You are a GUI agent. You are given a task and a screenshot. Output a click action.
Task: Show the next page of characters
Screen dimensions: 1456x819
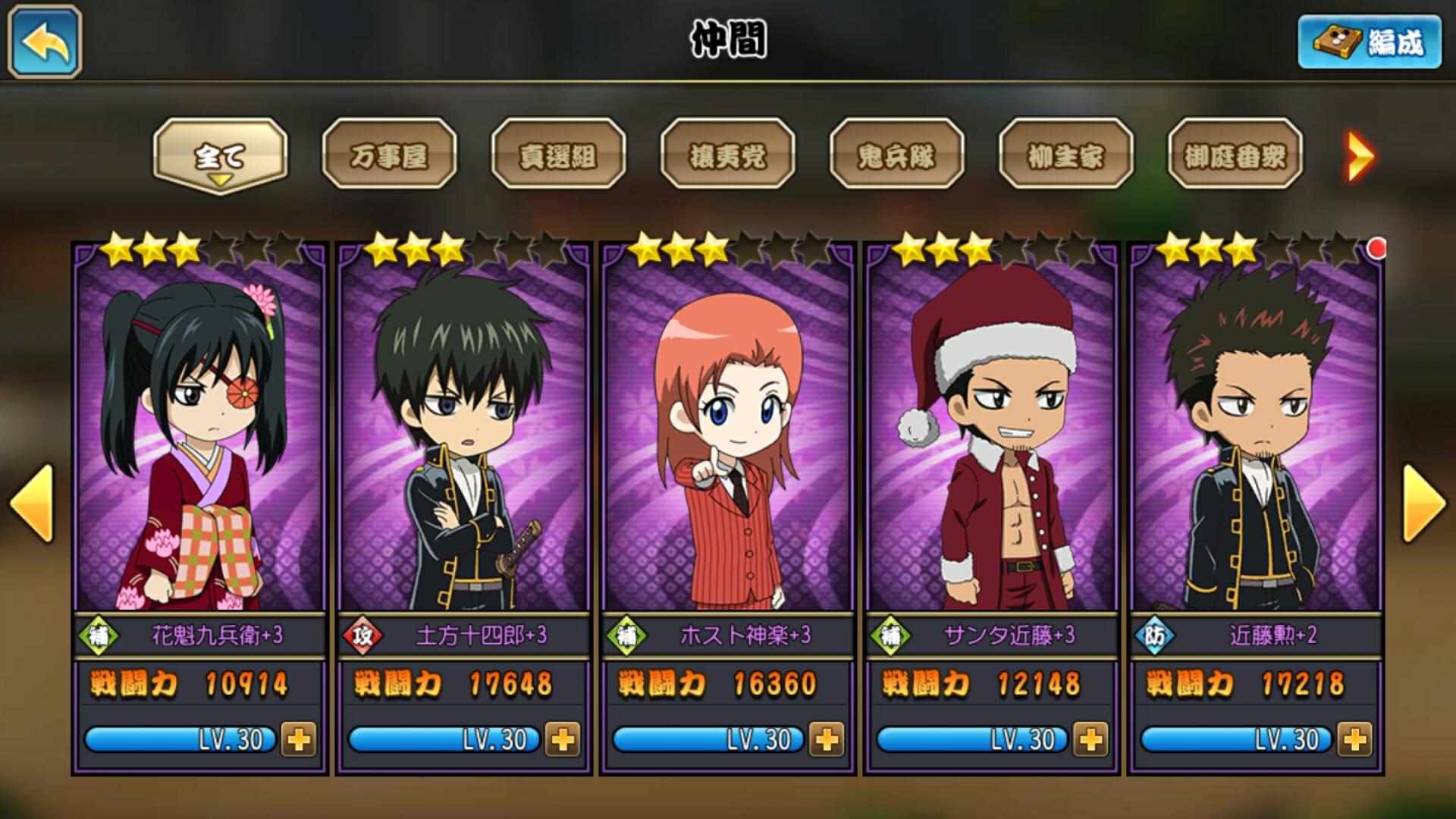1424,504
